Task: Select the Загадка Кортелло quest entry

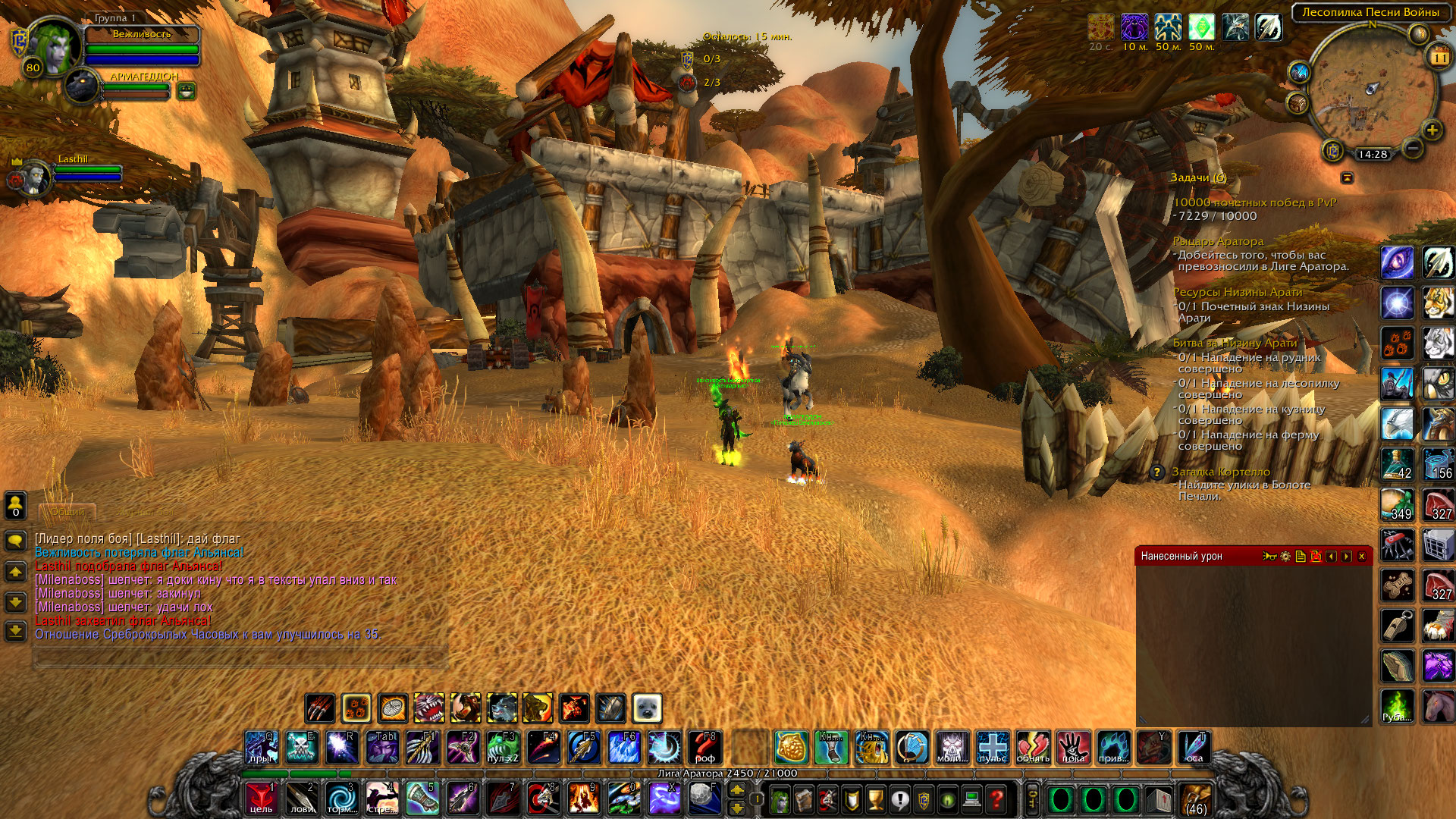Action: click(1220, 472)
